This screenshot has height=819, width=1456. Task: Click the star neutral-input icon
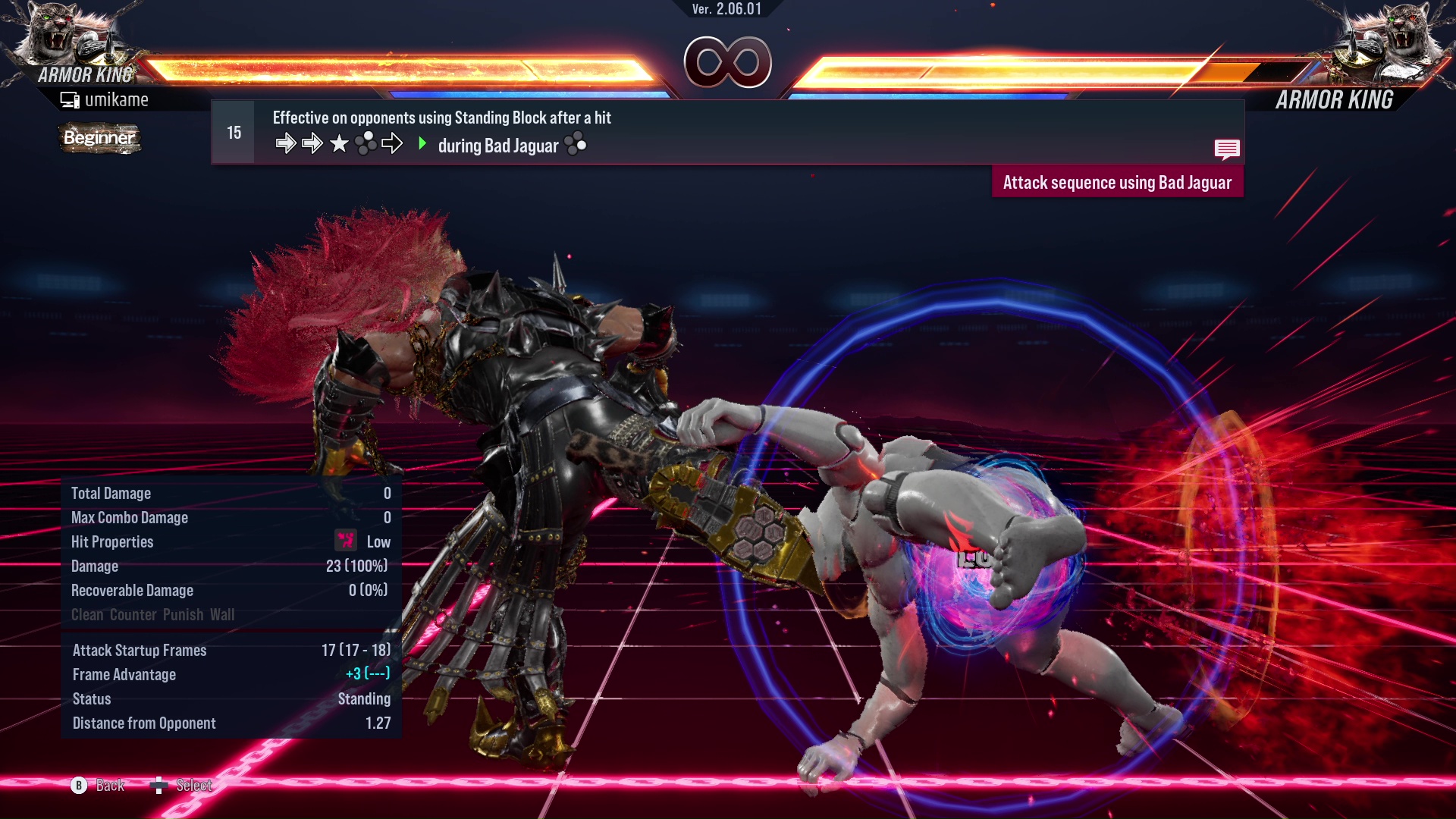tap(339, 143)
